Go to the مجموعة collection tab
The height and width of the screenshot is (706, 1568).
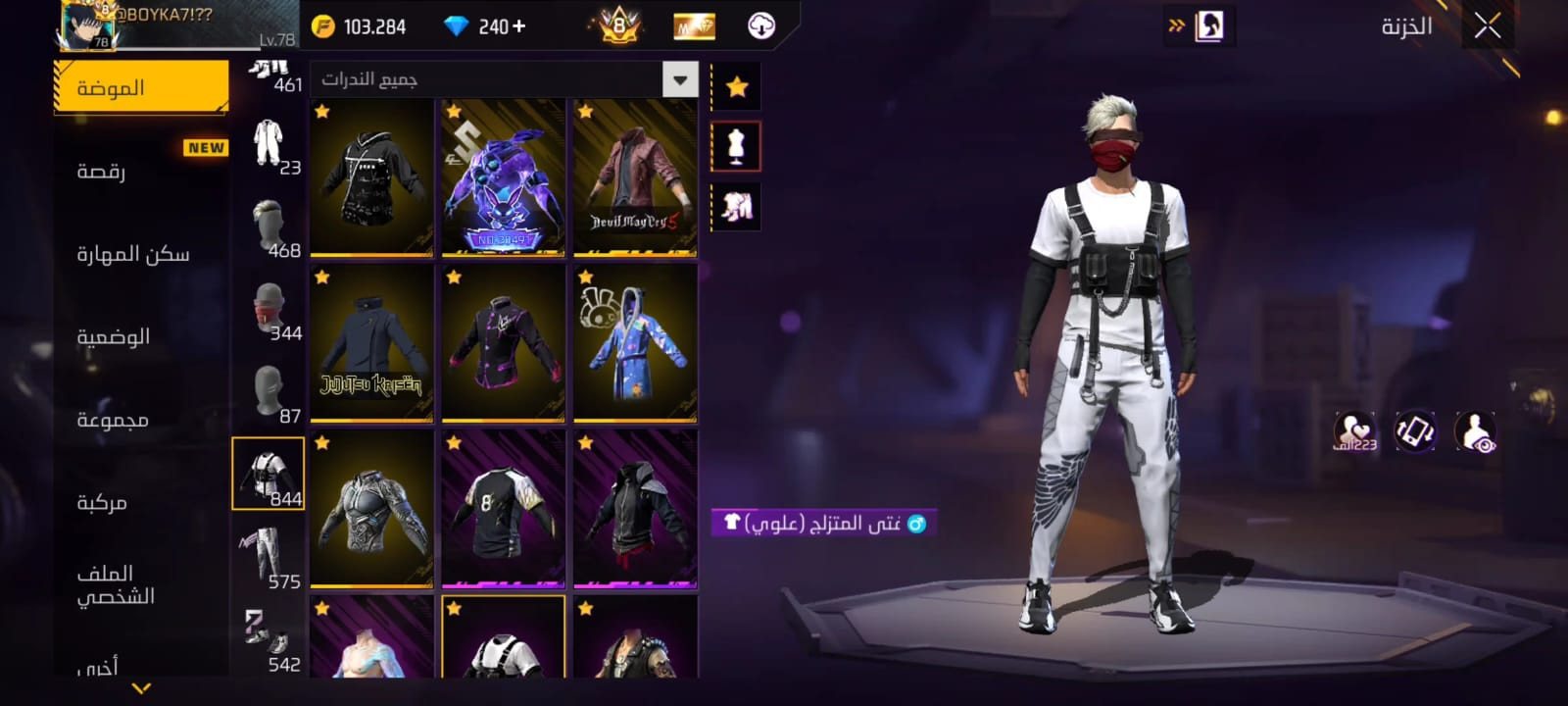[113, 420]
